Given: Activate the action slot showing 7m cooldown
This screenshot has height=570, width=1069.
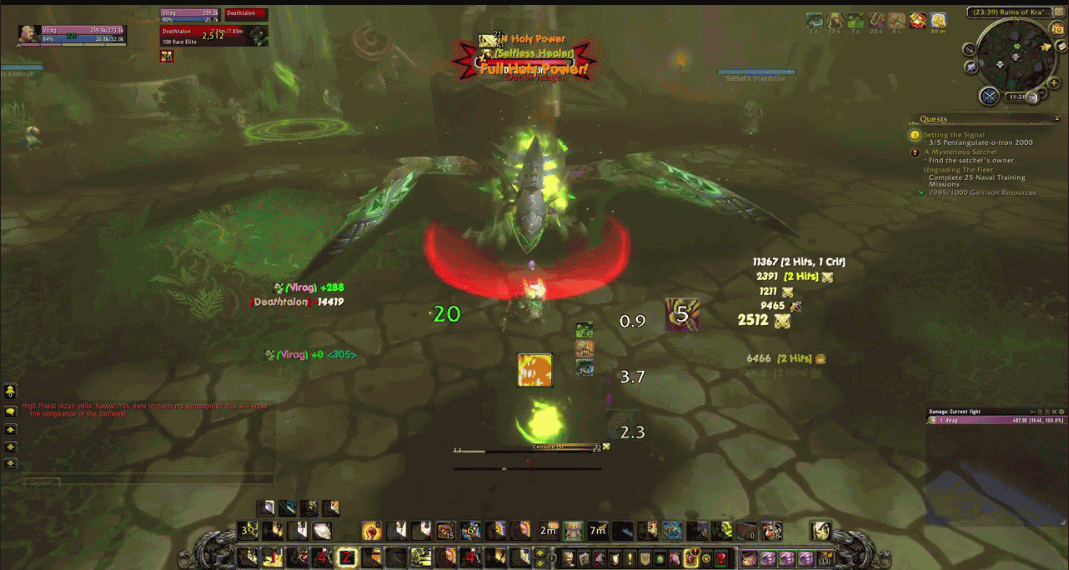Looking at the screenshot, I should [597, 530].
